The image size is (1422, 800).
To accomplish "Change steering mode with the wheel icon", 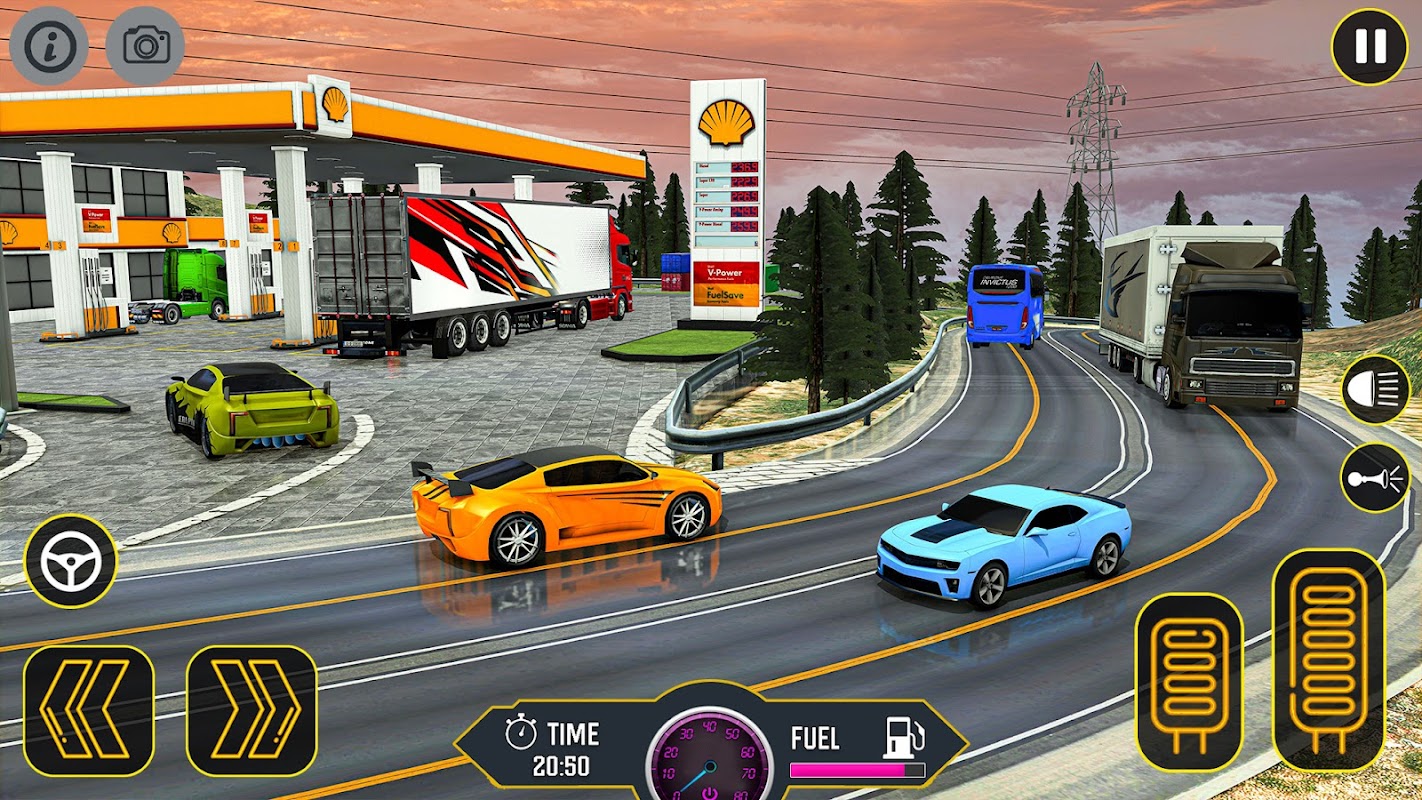I will coord(70,561).
